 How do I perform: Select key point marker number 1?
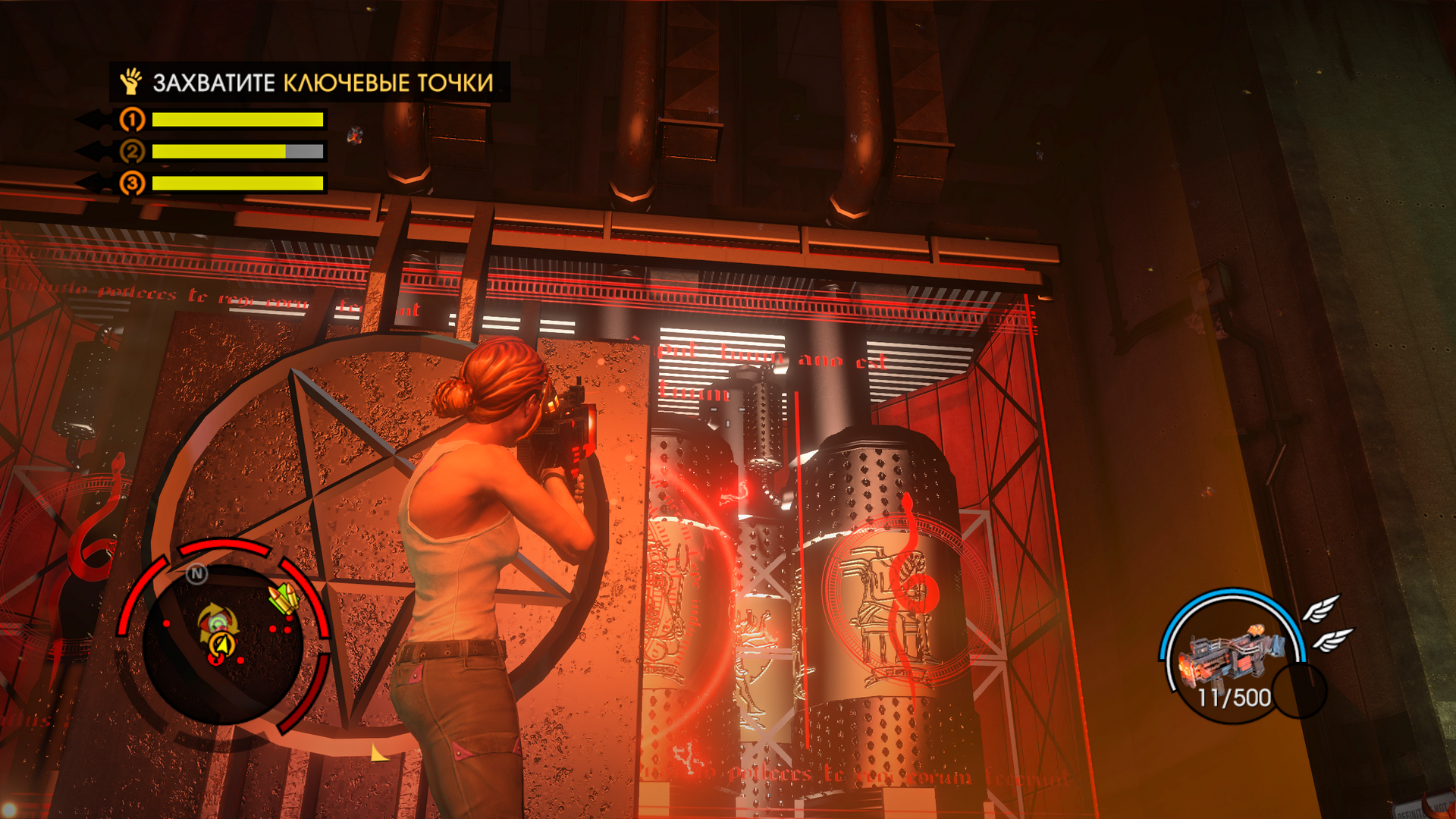tap(132, 120)
